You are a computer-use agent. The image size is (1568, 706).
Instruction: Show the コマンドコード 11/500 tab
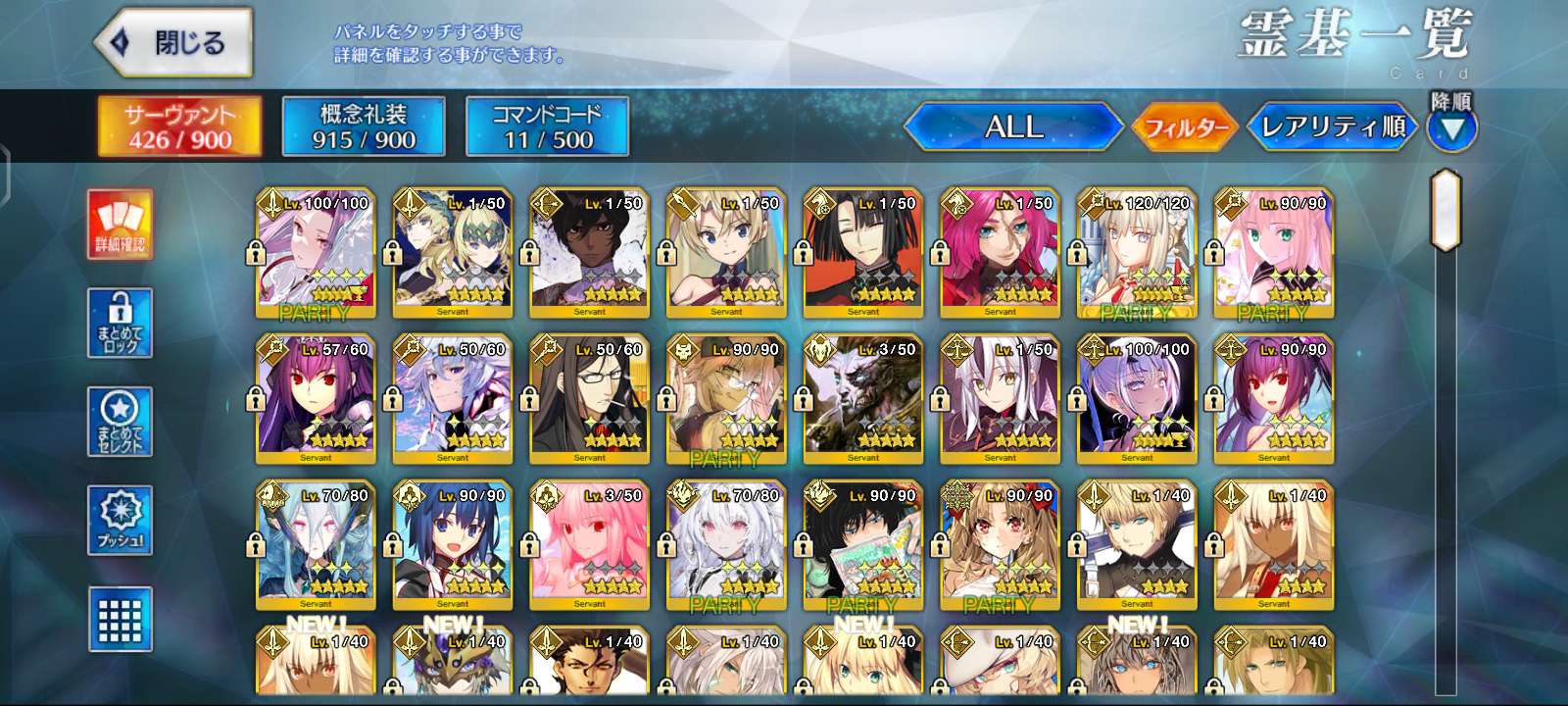(x=547, y=126)
